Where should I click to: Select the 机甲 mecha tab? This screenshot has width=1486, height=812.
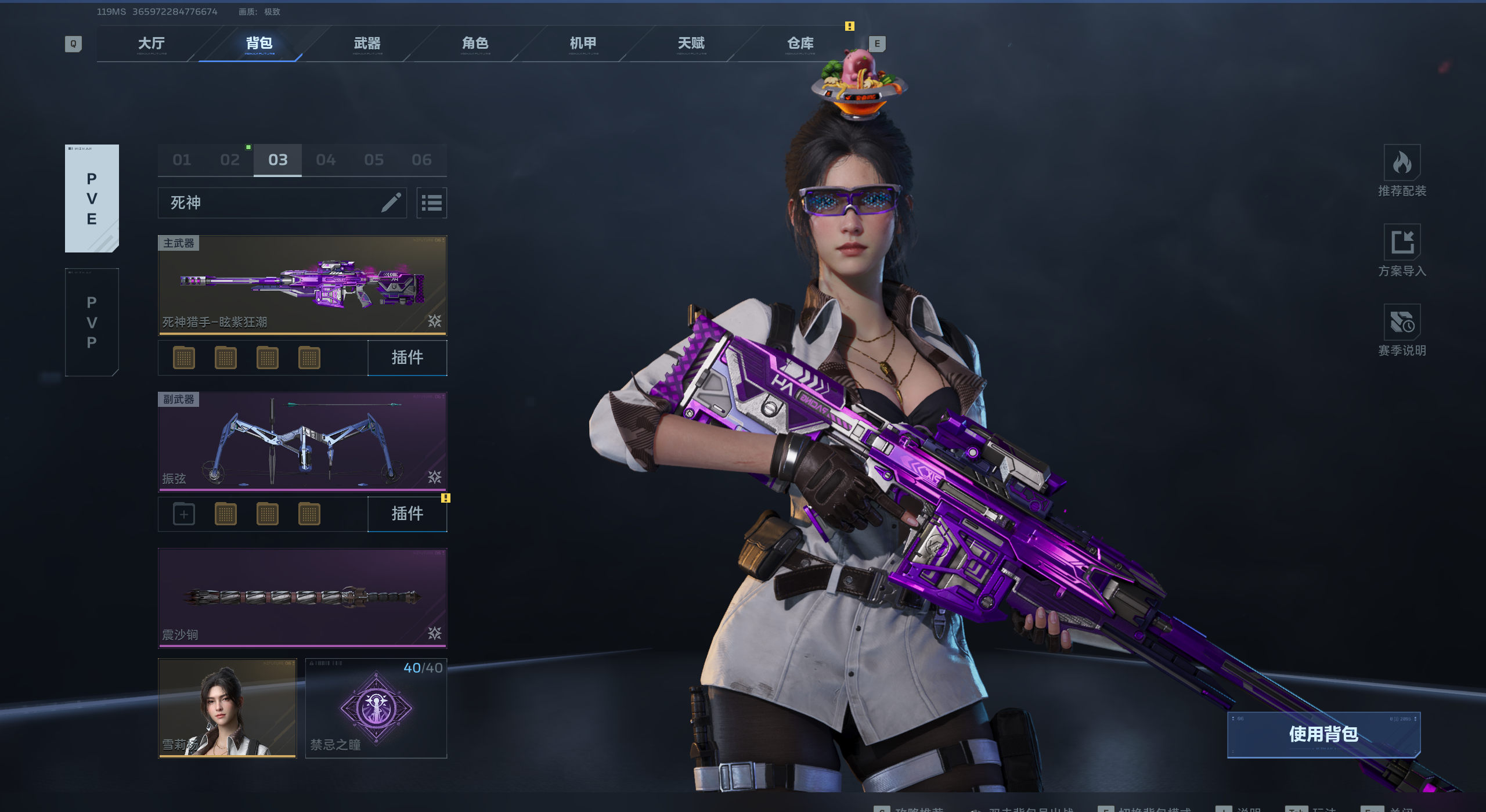[x=583, y=44]
